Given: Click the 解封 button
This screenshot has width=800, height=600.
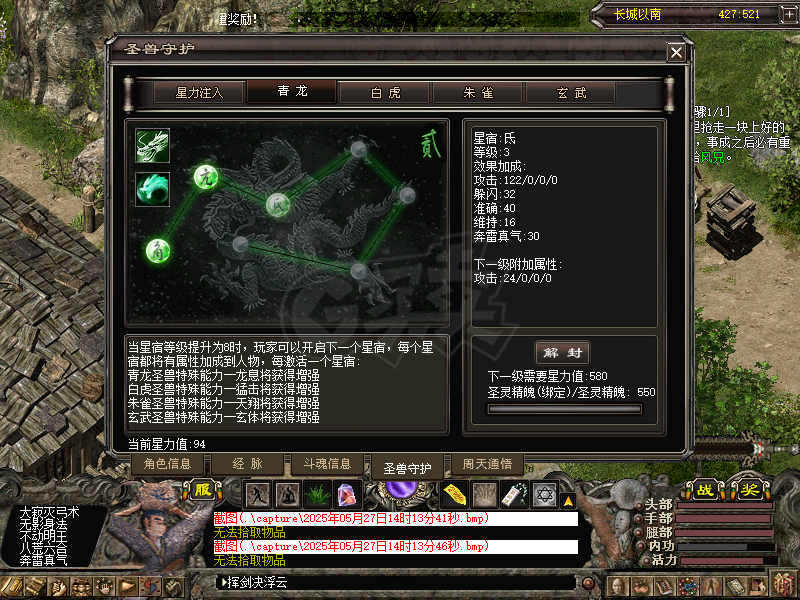Looking at the screenshot, I should (563, 353).
